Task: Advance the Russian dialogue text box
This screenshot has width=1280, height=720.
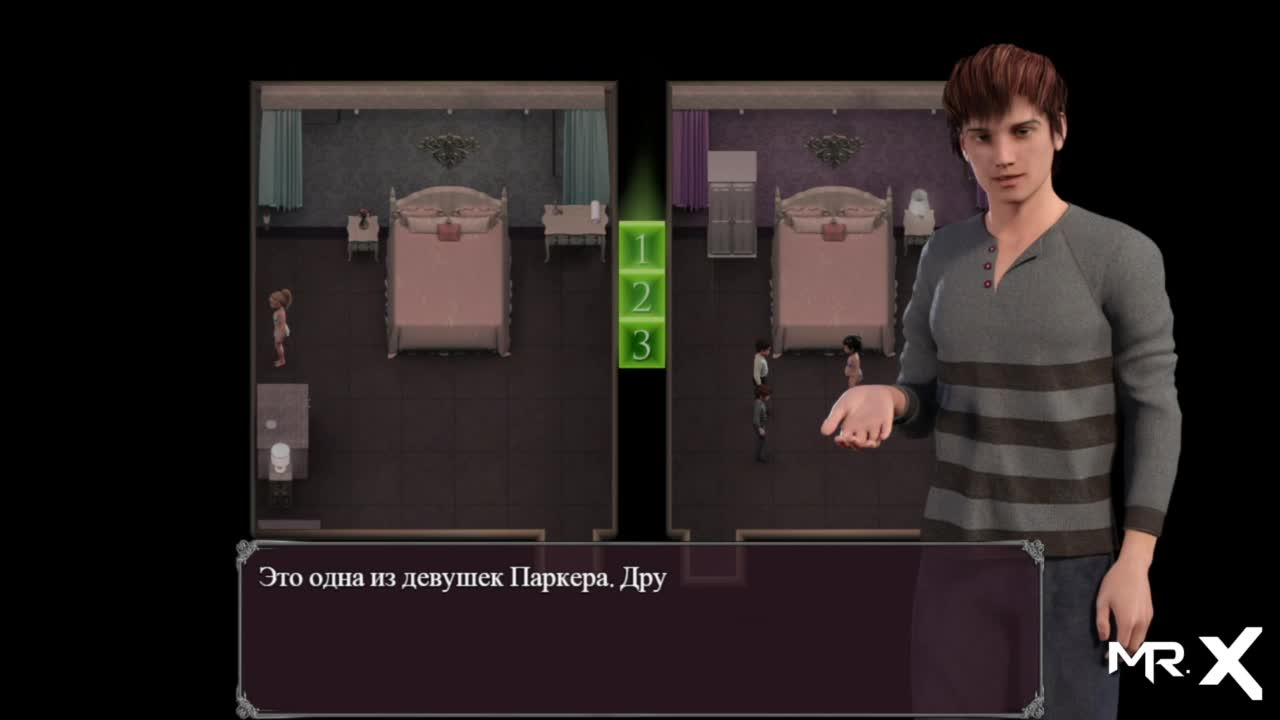Action: 640,628
